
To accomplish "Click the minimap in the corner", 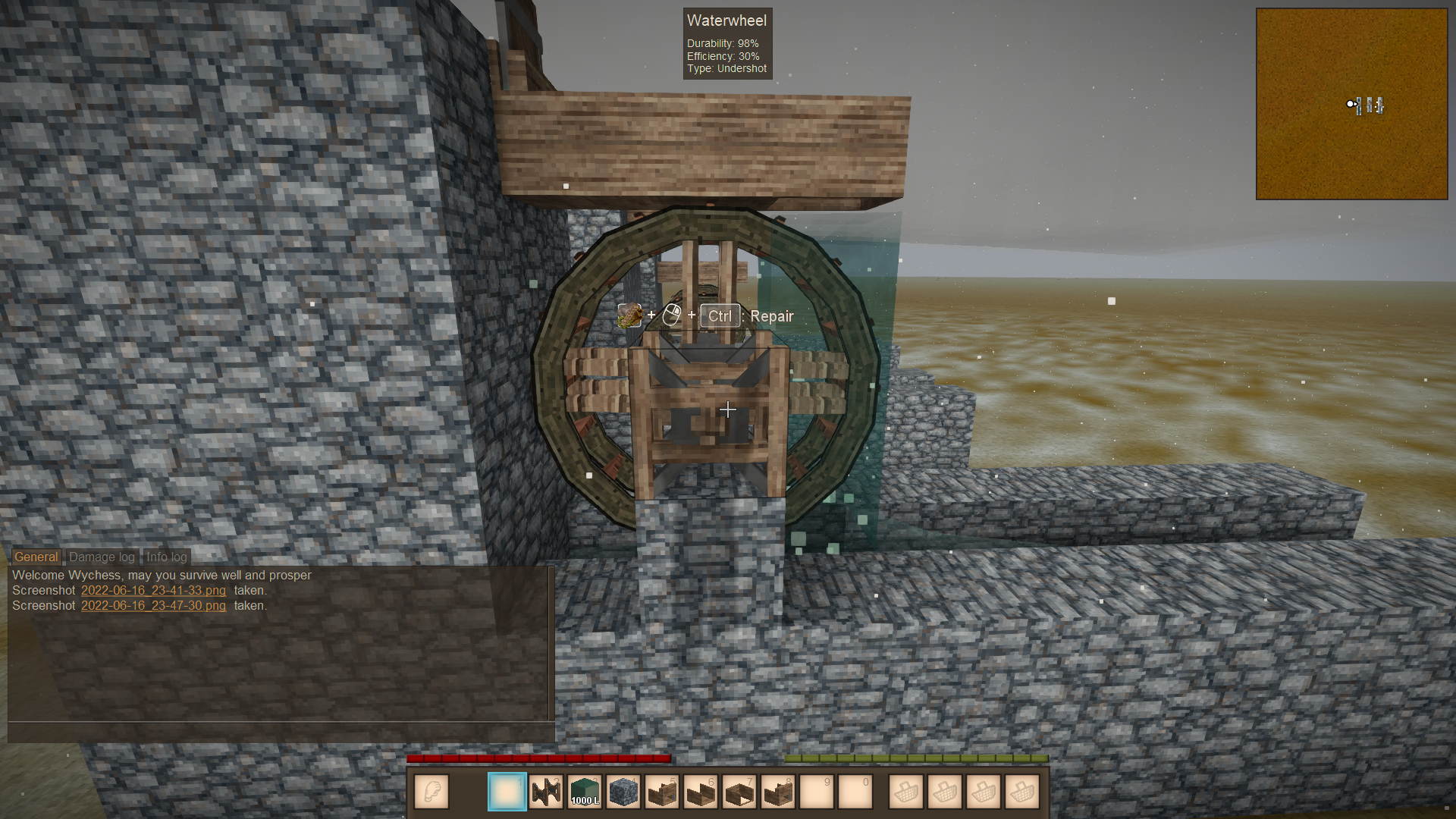I will point(1351,104).
